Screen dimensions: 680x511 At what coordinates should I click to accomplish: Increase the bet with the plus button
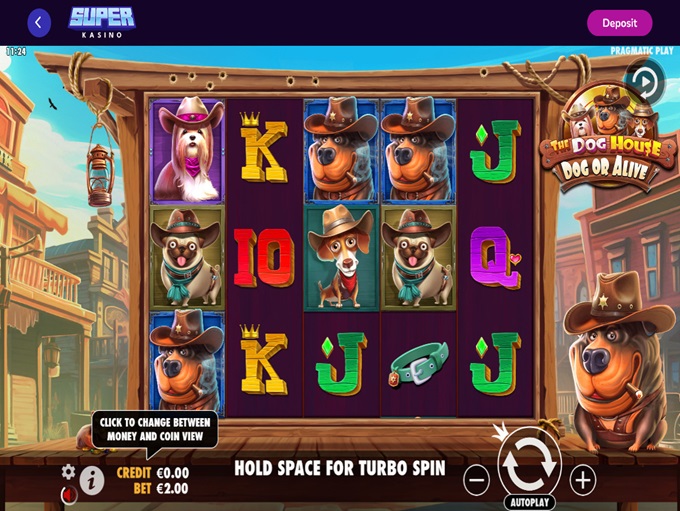click(x=582, y=480)
